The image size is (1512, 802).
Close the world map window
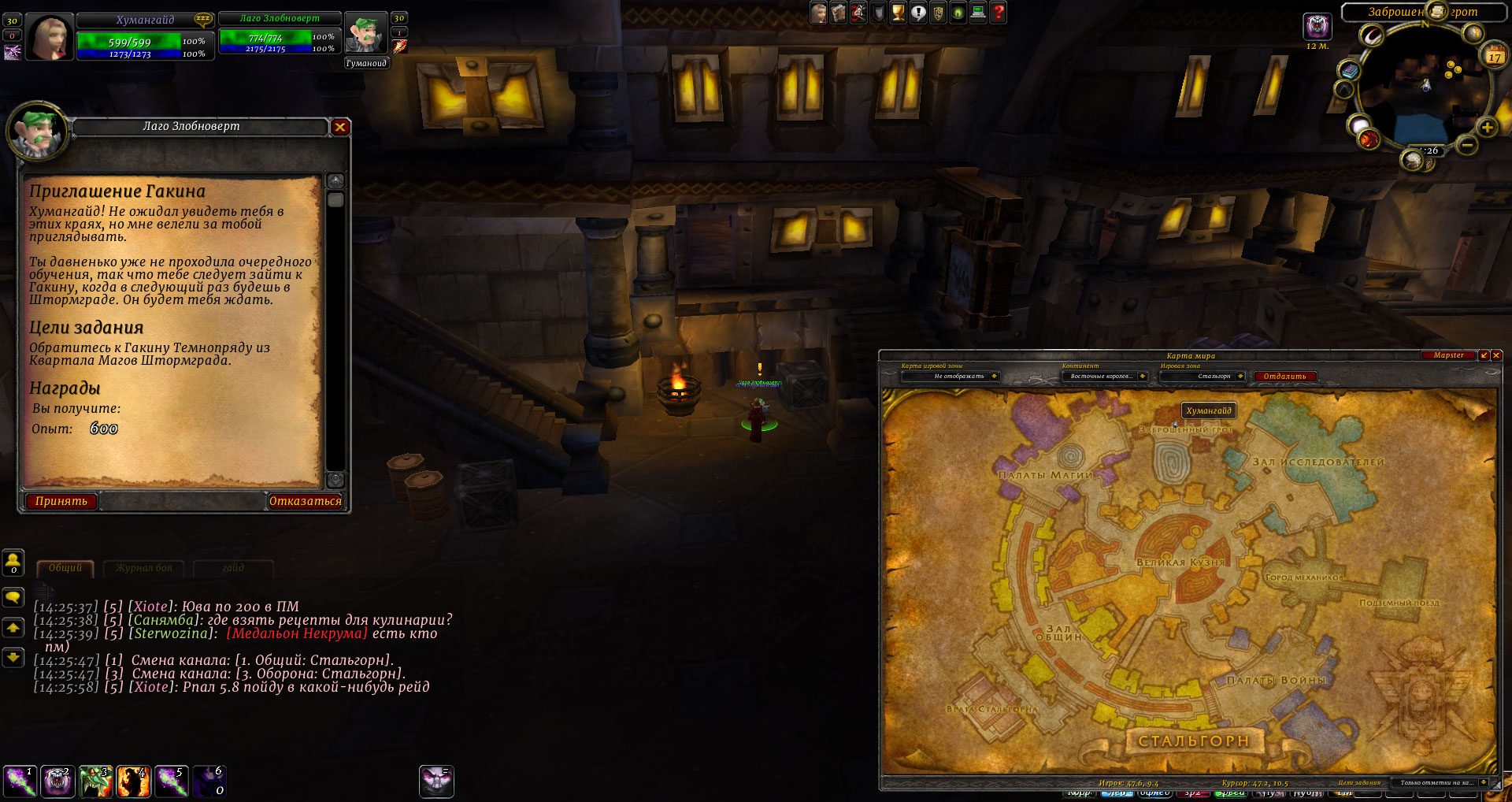pyautogui.click(x=1496, y=355)
